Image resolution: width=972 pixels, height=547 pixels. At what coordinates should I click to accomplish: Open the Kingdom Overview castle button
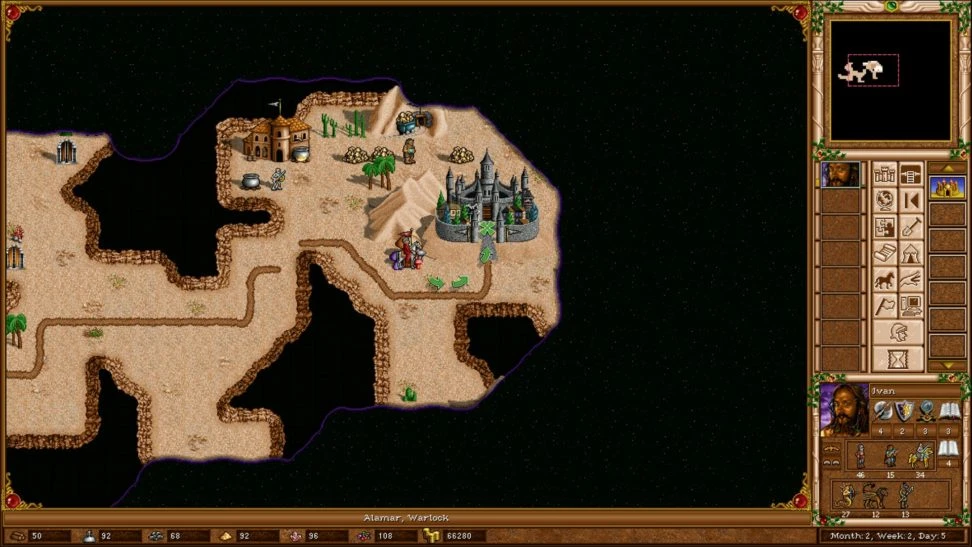coord(885,175)
